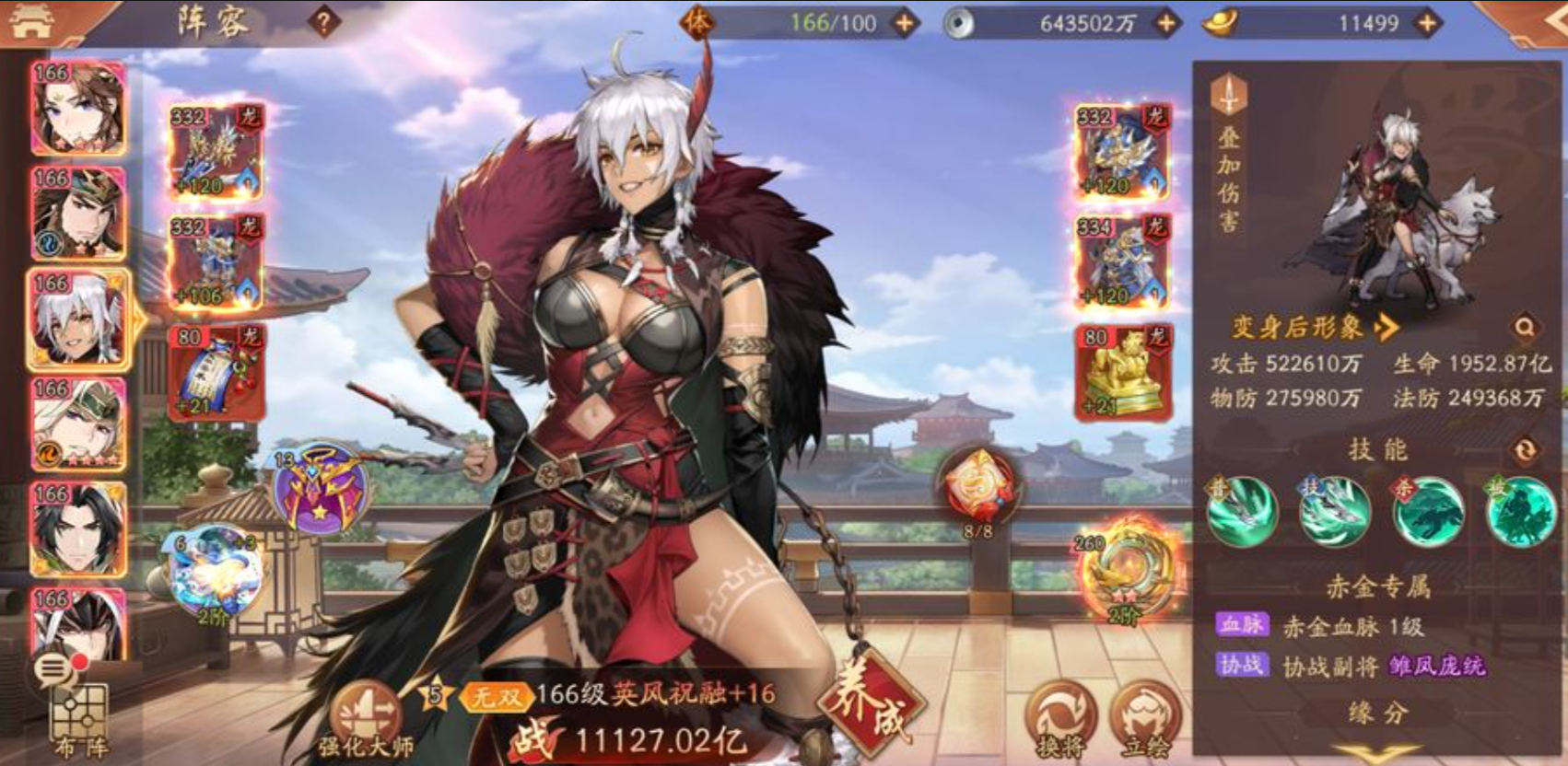Add silver coins with the plus button
The height and width of the screenshot is (766, 1568).
[x=1166, y=23]
